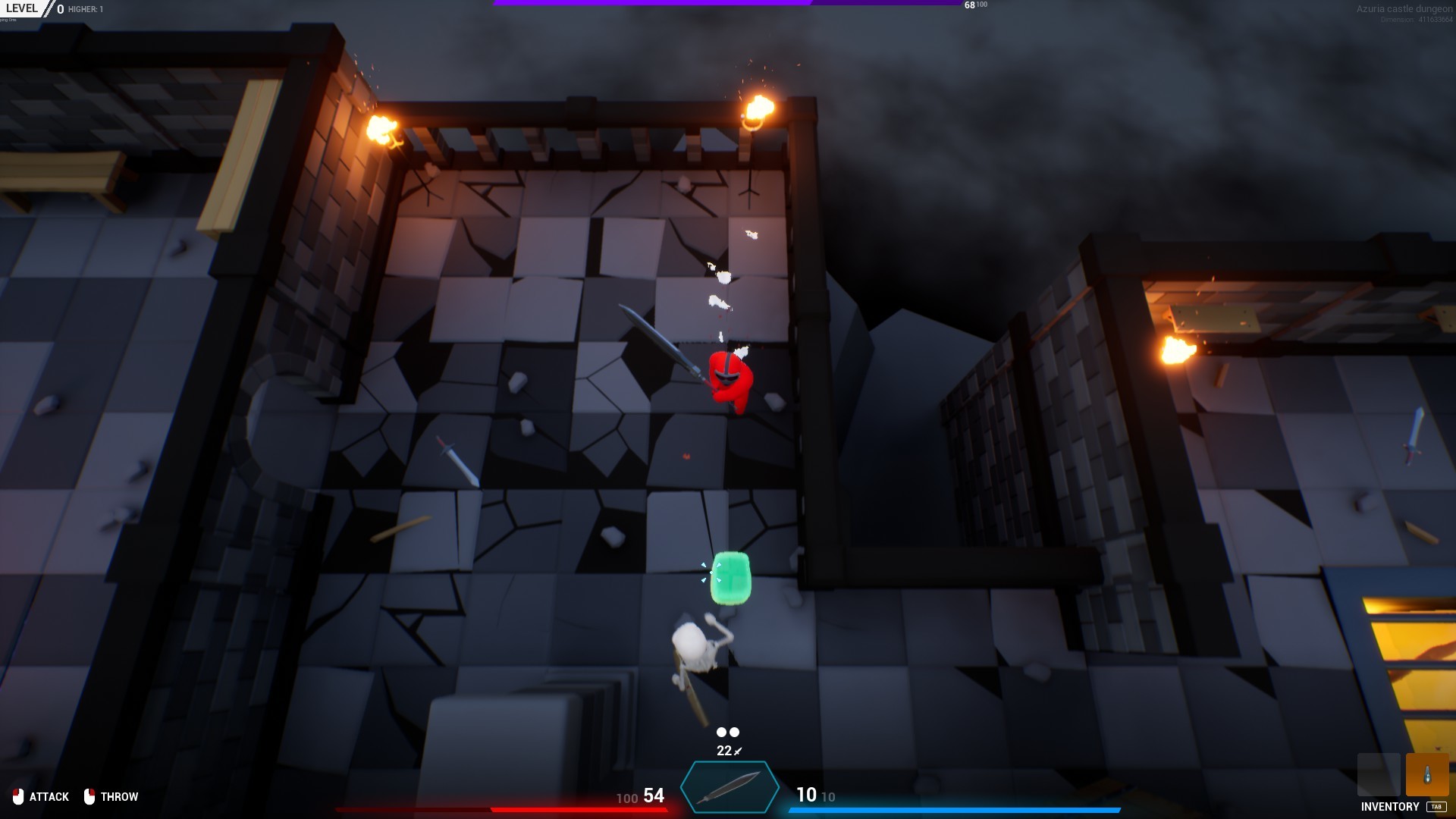Click the second upgrade dot above the weapon
Screen dimensions: 1456x819
[734, 732]
